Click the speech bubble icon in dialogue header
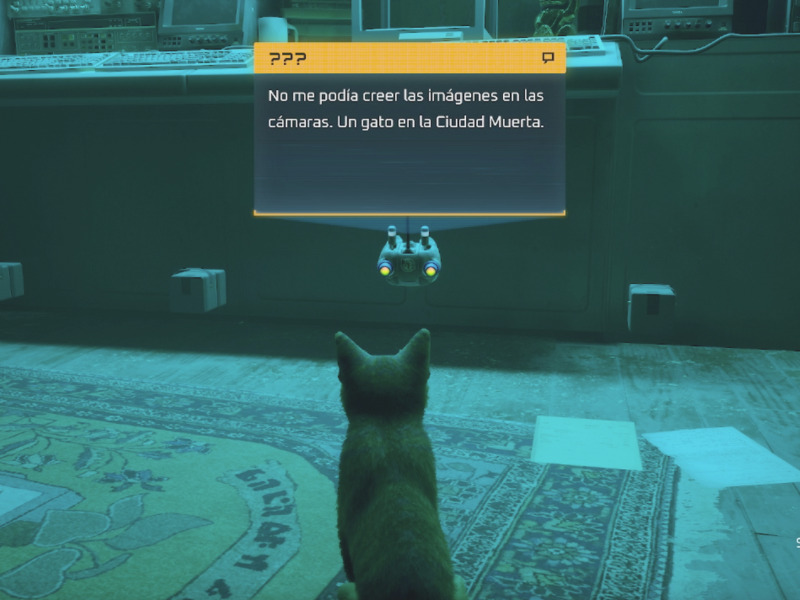800x600 pixels. click(x=548, y=58)
